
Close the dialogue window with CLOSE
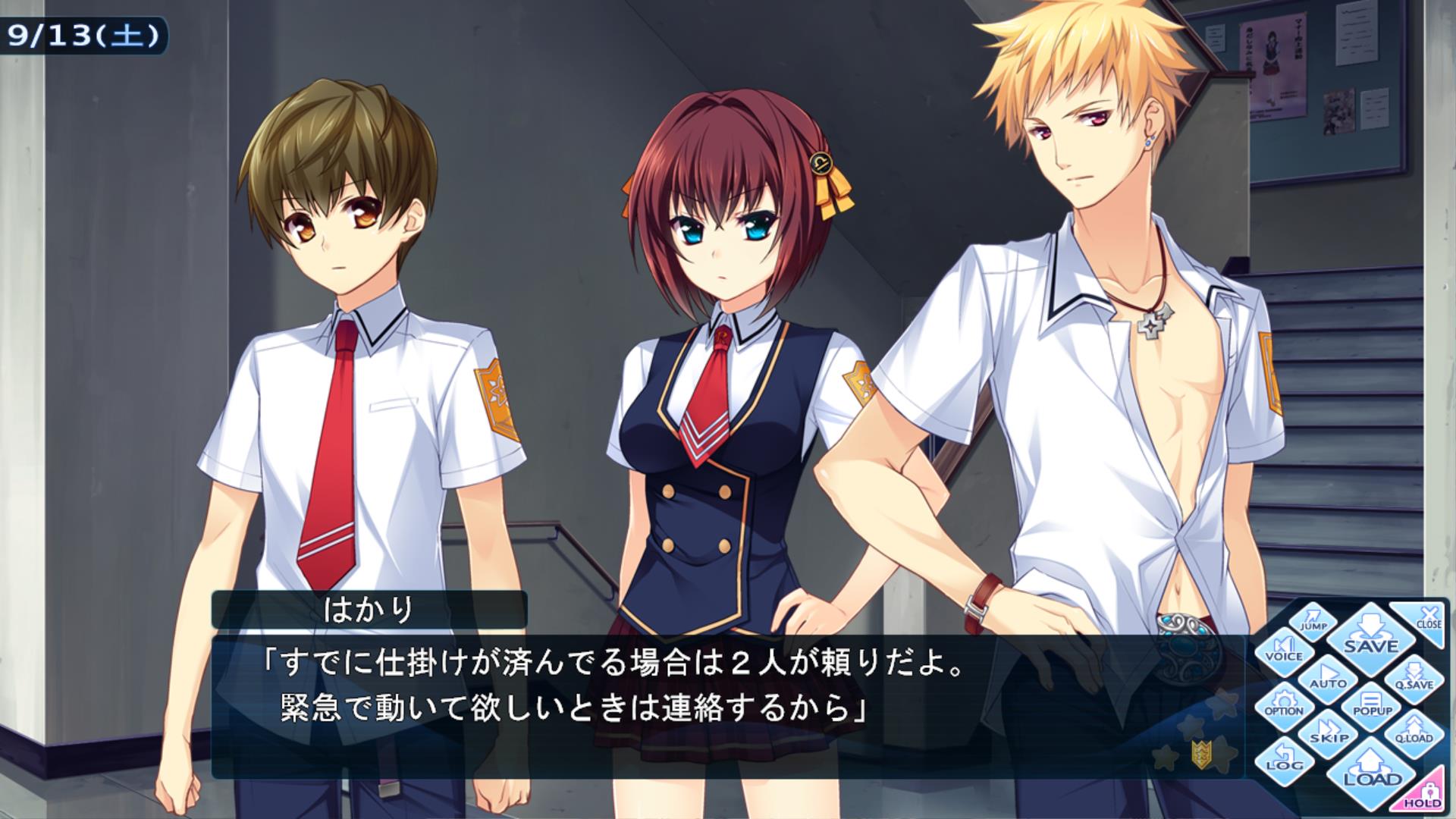click(1426, 619)
